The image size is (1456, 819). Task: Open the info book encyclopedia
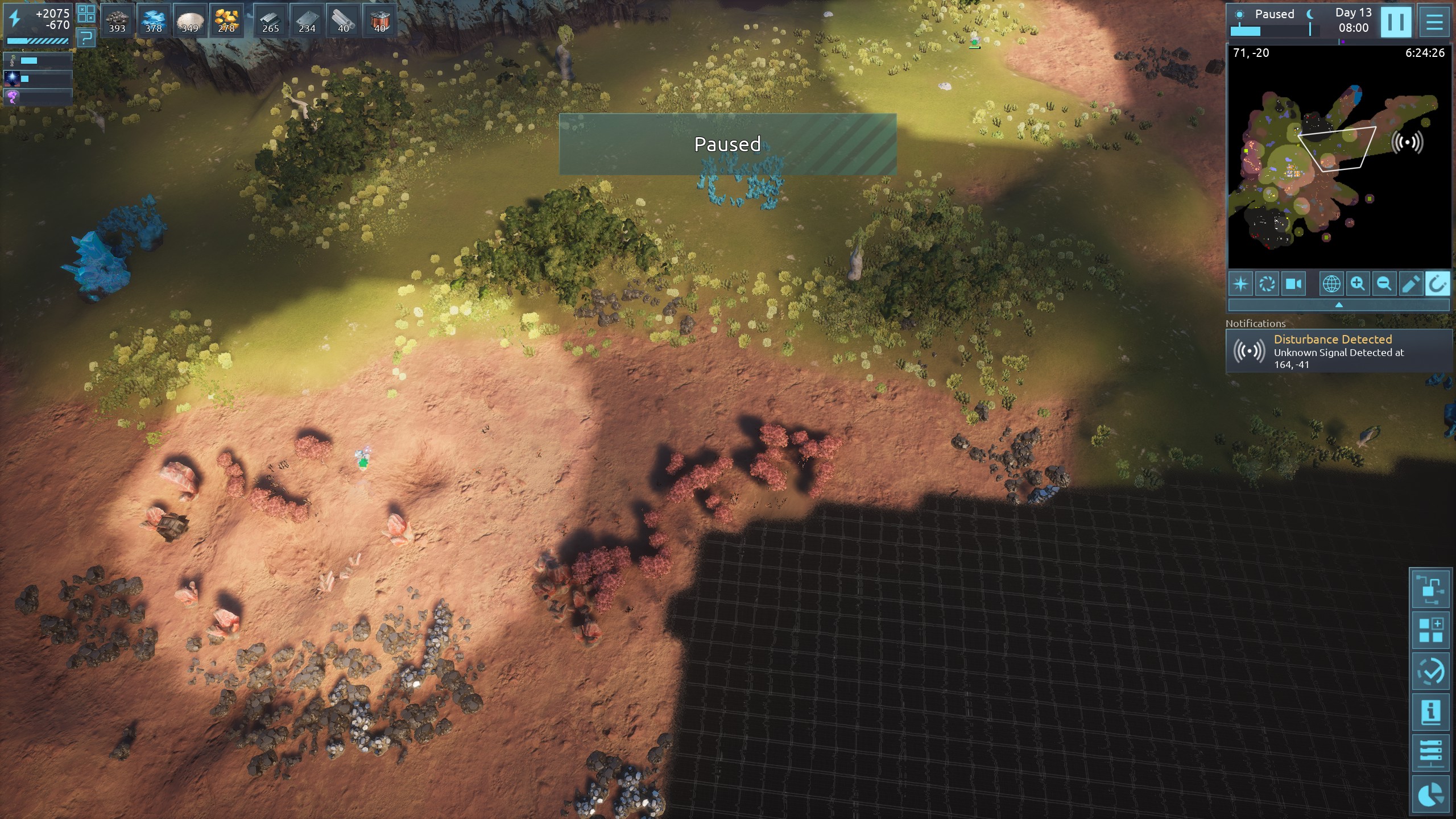tap(1430, 712)
